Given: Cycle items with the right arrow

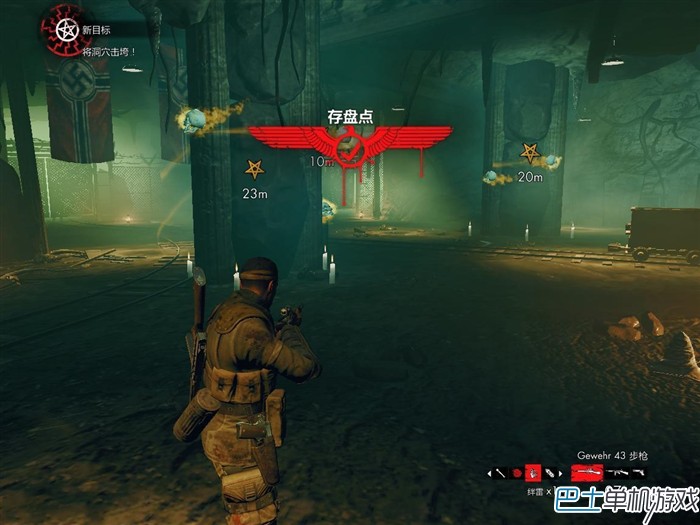Looking at the screenshot, I should (562, 472).
